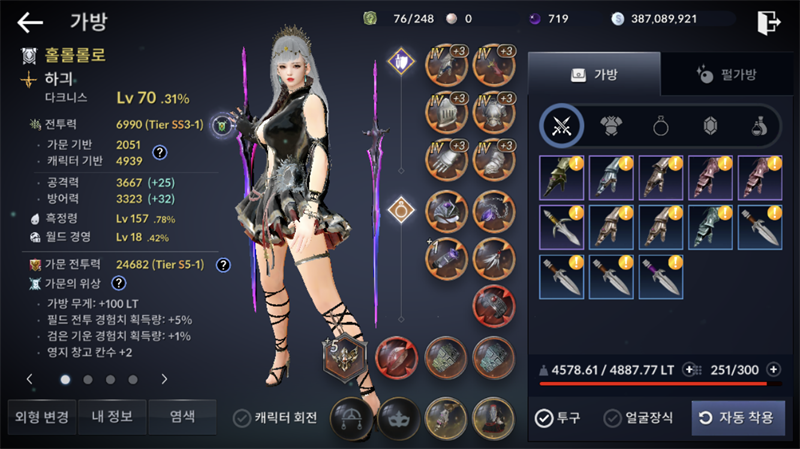
Task: Expand the weight limit with the plus button
Action: [x=690, y=369]
